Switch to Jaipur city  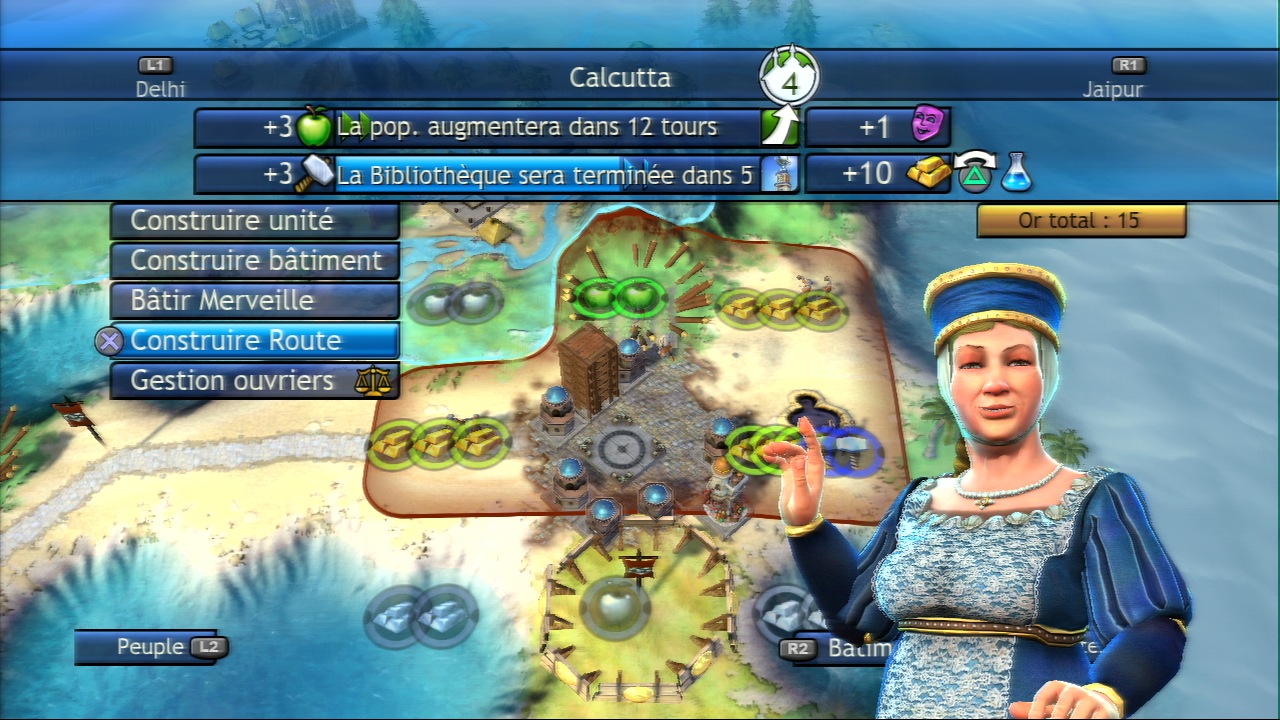pyautogui.click(x=1112, y=79)
